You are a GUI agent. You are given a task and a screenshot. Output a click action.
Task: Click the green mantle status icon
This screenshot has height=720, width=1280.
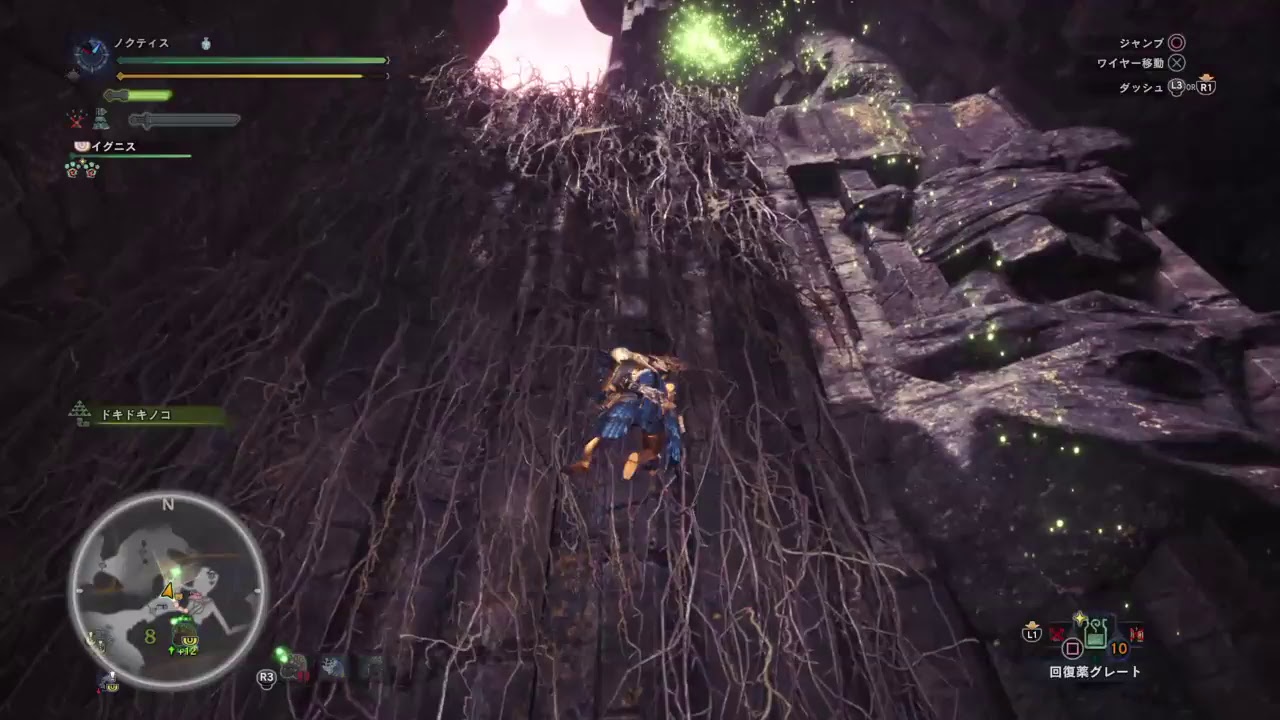pyautogui.click(x=102, y=120)
